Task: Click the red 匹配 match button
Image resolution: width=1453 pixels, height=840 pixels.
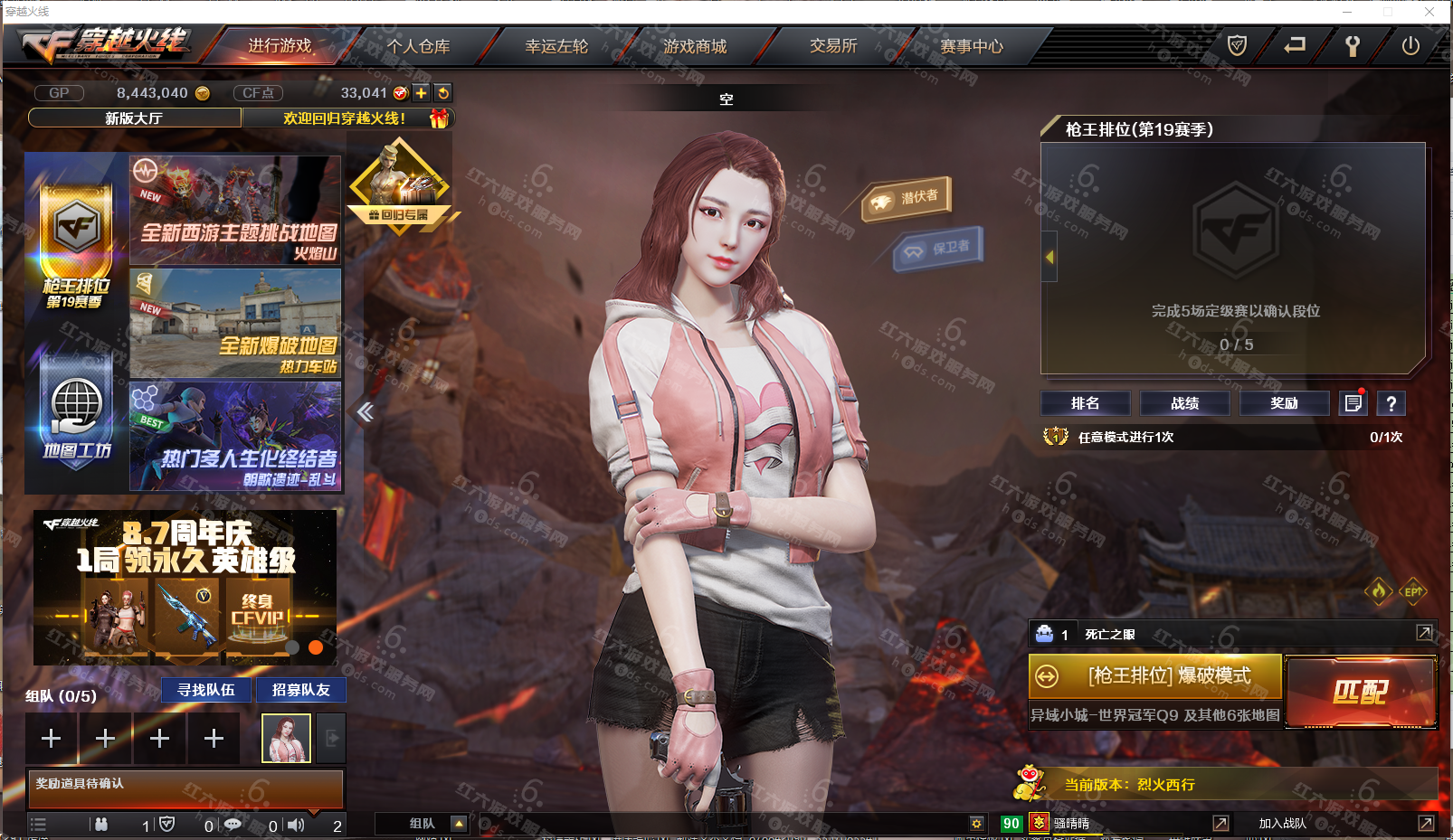Action: click(1360, 693)
